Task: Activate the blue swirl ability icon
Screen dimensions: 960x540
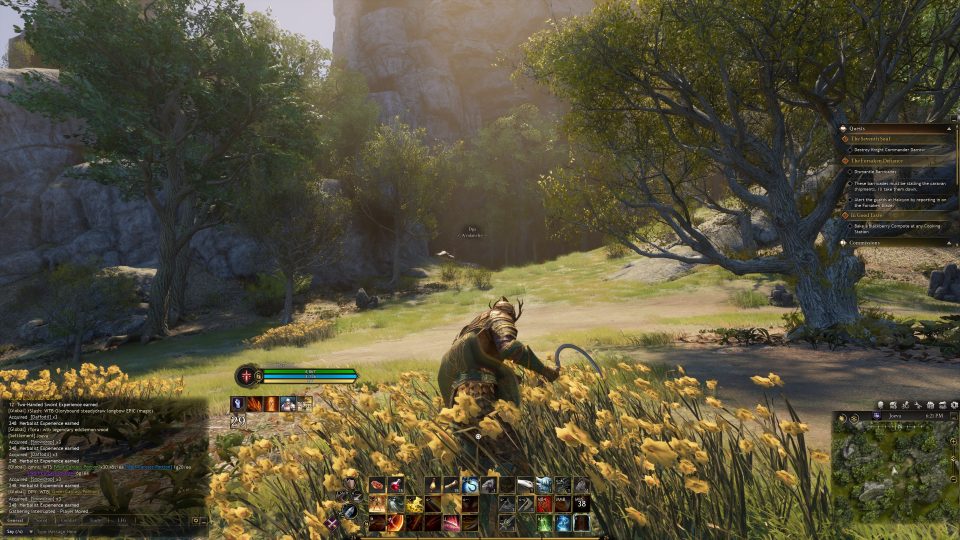Action: pos(469,486)
